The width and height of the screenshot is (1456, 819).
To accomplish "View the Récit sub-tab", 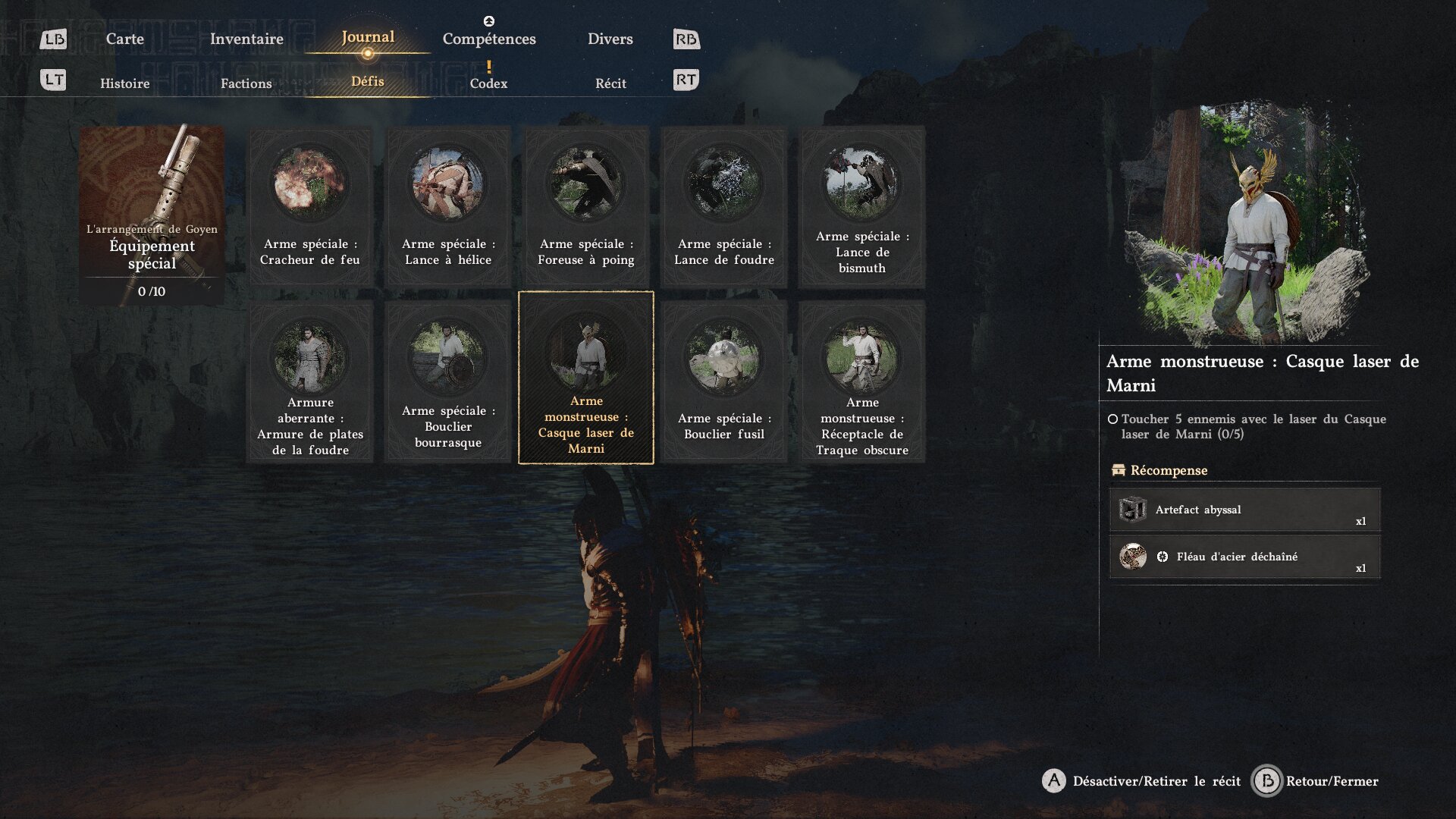I will tap(610, 83).
